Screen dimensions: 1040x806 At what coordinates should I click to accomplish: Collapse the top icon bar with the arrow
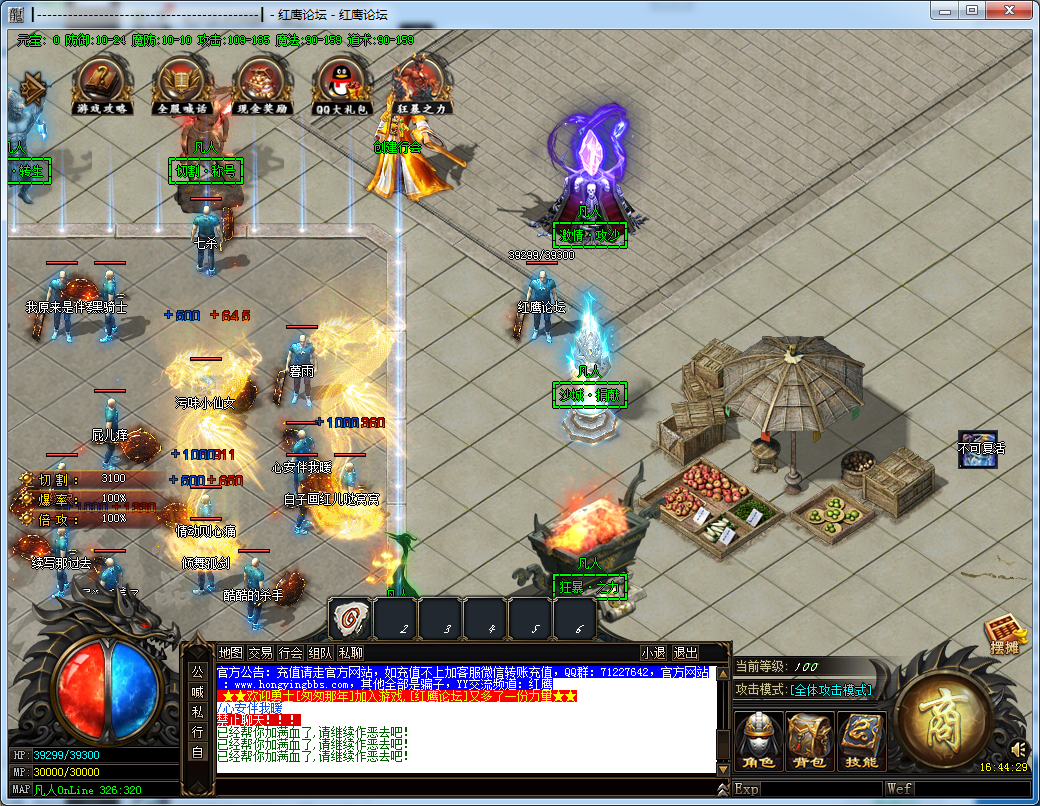32,88
